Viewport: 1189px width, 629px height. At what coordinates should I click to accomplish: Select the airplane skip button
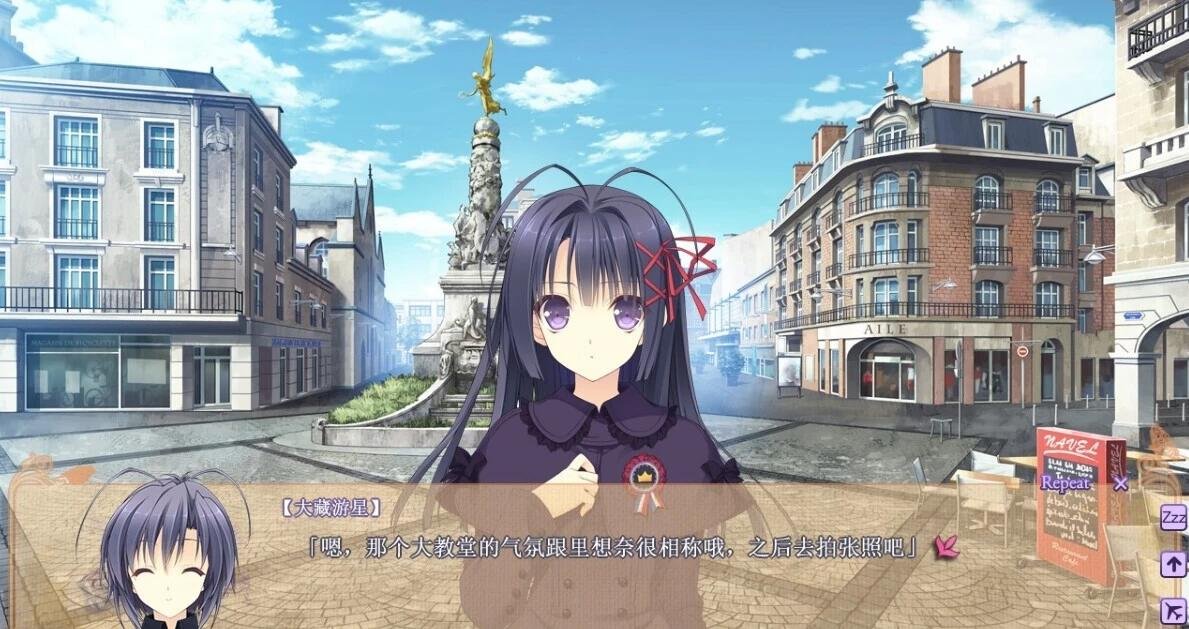pos(1173,609)
